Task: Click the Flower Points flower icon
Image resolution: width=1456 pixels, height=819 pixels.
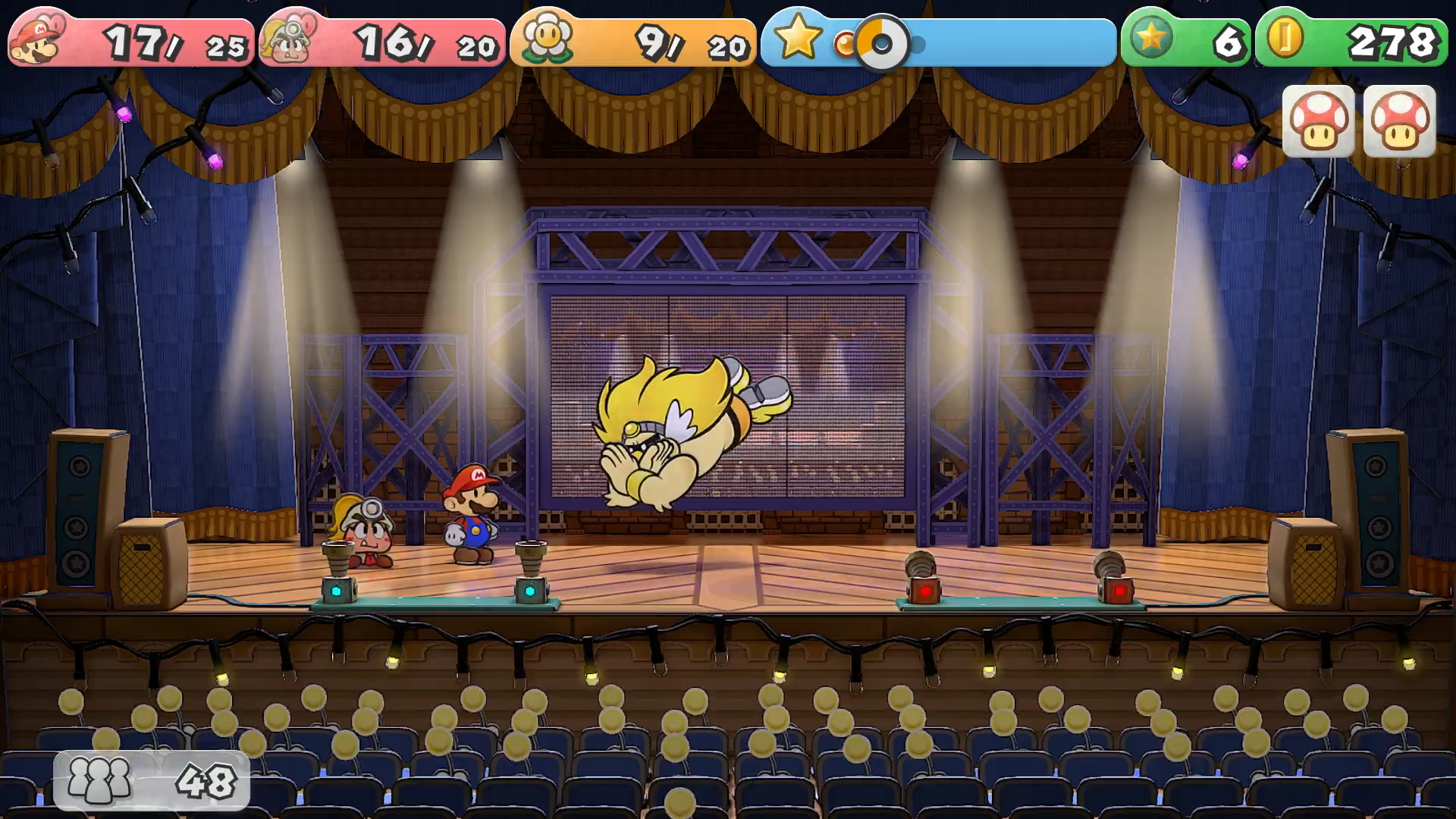Action: (546, 38)
